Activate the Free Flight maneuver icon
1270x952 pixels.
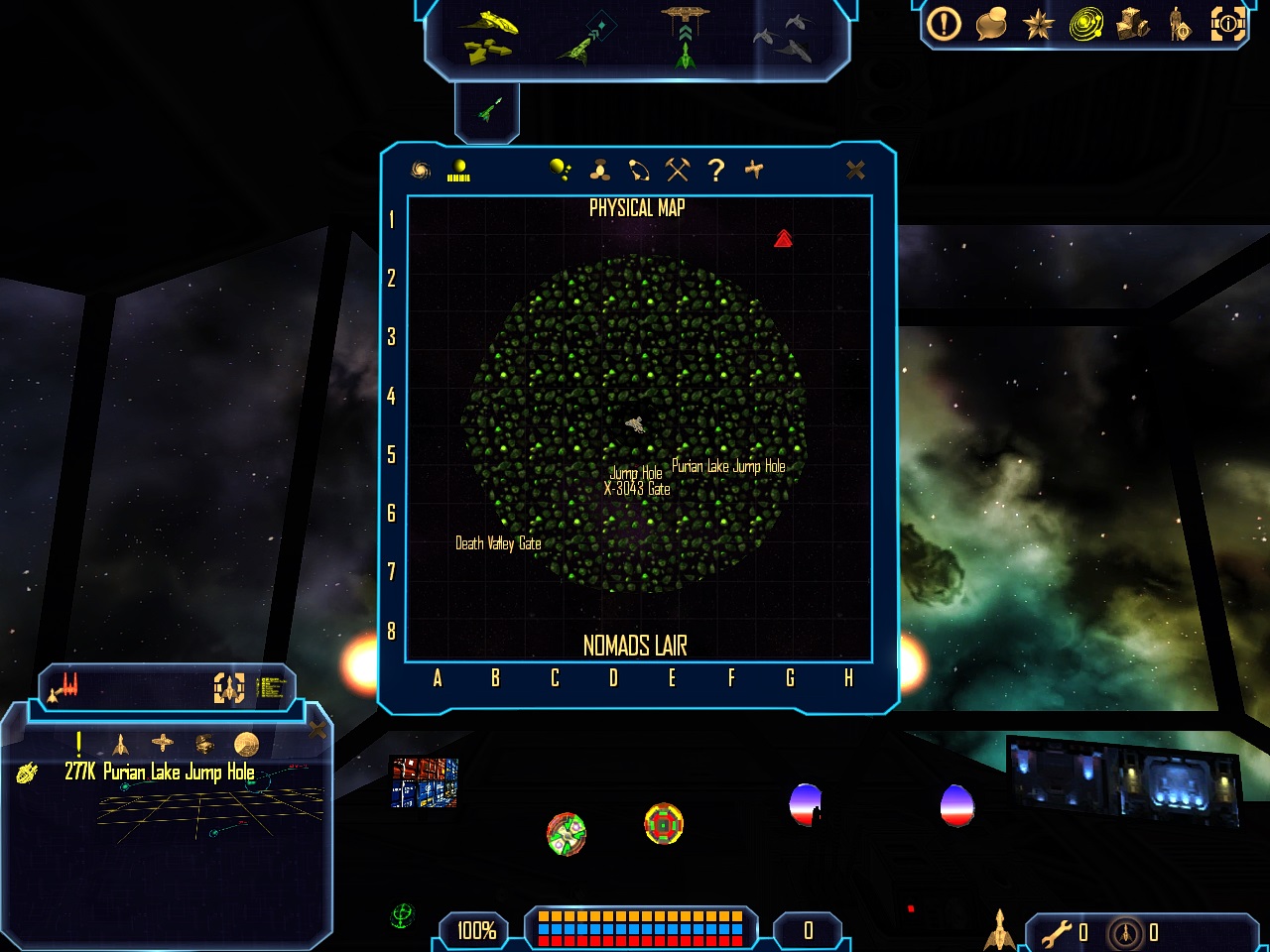tap(488, 35)
